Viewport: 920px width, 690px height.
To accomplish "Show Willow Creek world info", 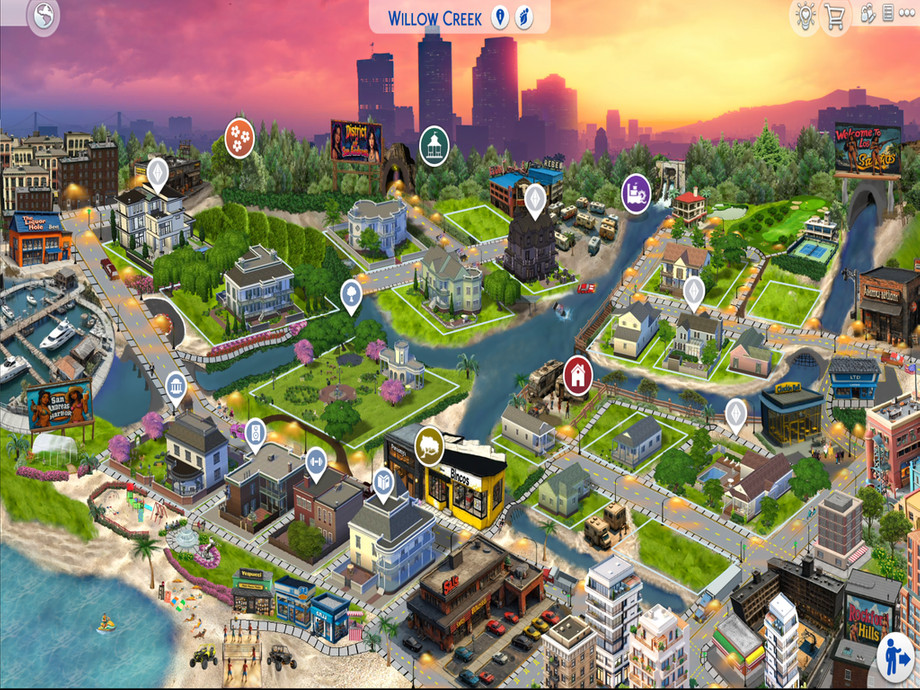I will [500, 17].
